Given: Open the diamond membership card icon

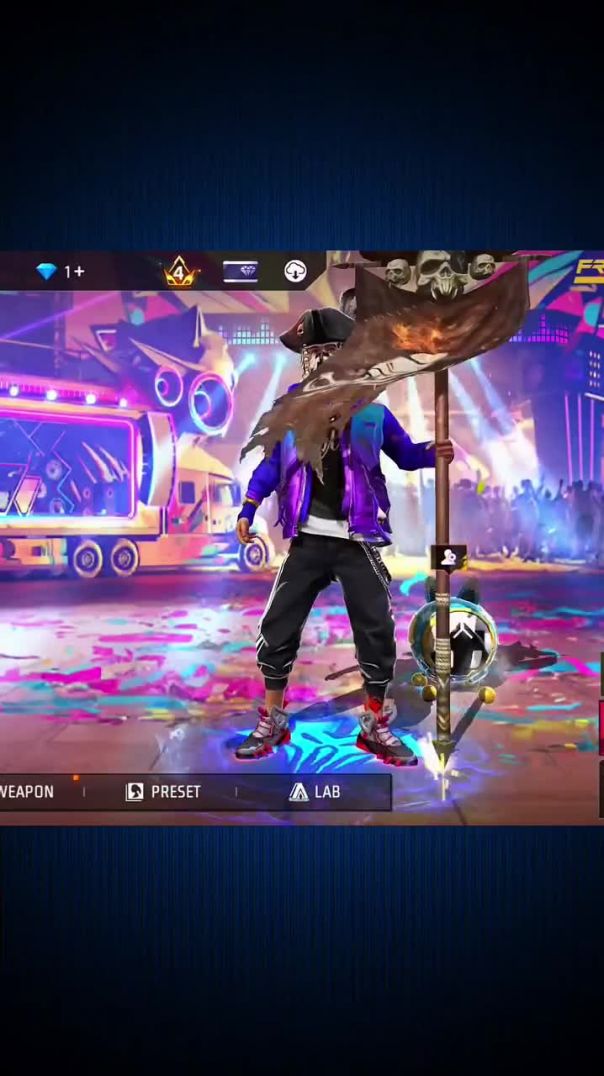Looking at the screenshot, I should pos(240,271).
